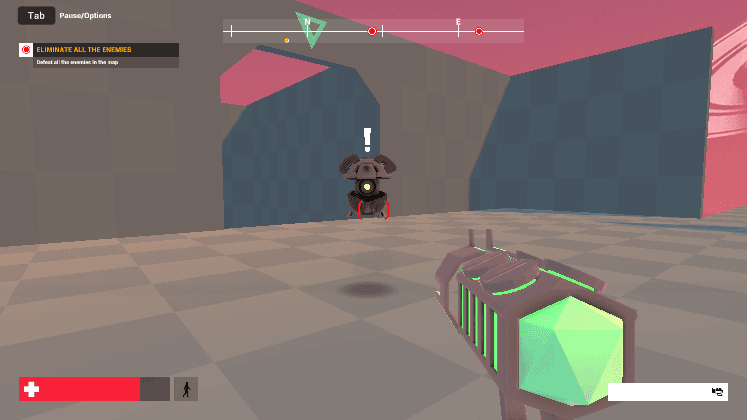Select the standing figure stance icon
The width and height of the screenshot is (747, 420).
pyautogui.click(x=185, y=389)
